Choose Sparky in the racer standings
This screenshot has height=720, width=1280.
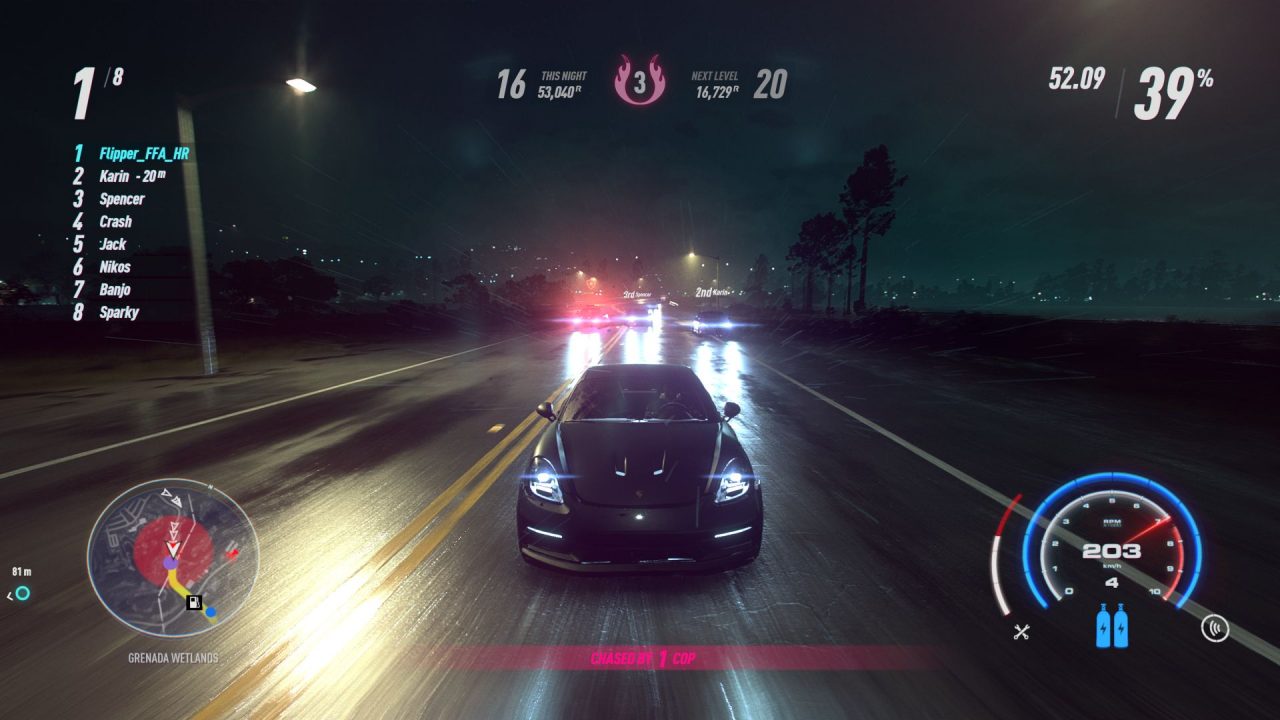coord(119,313)
